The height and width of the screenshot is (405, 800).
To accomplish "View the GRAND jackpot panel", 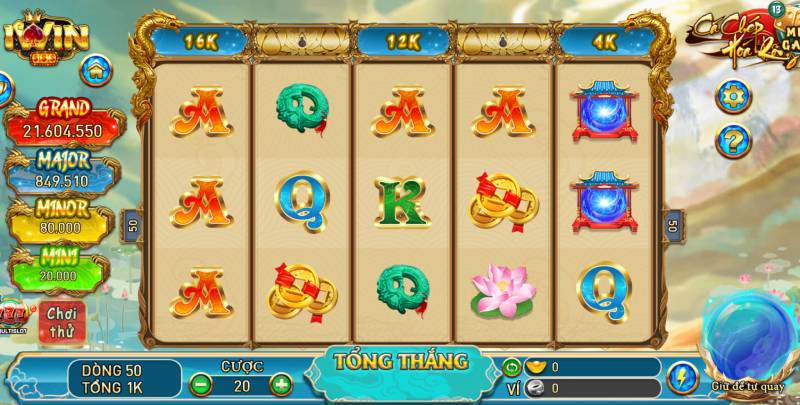I will [63, 120].
